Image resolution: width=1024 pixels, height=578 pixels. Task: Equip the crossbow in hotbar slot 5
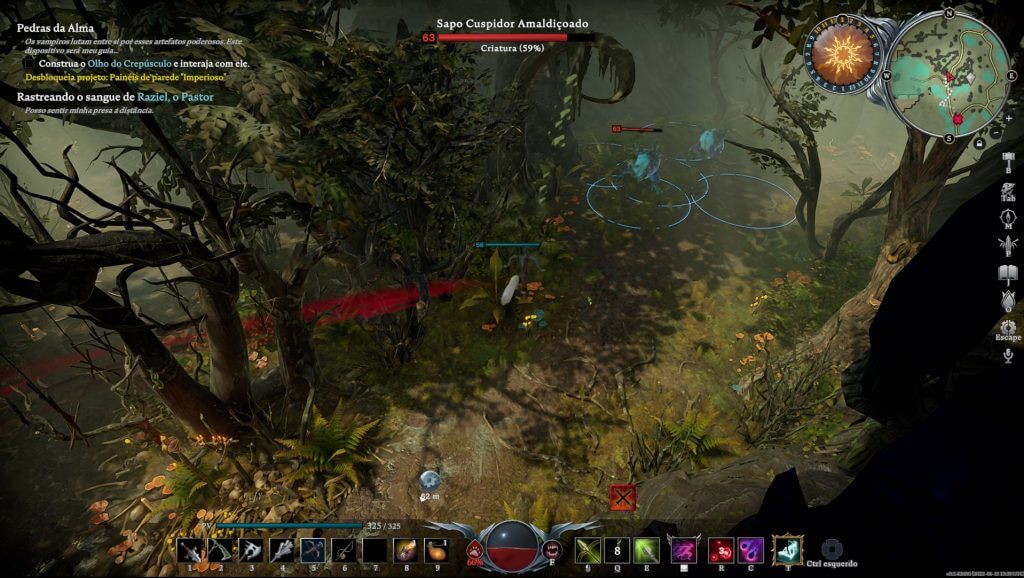[x=313, y=550]
